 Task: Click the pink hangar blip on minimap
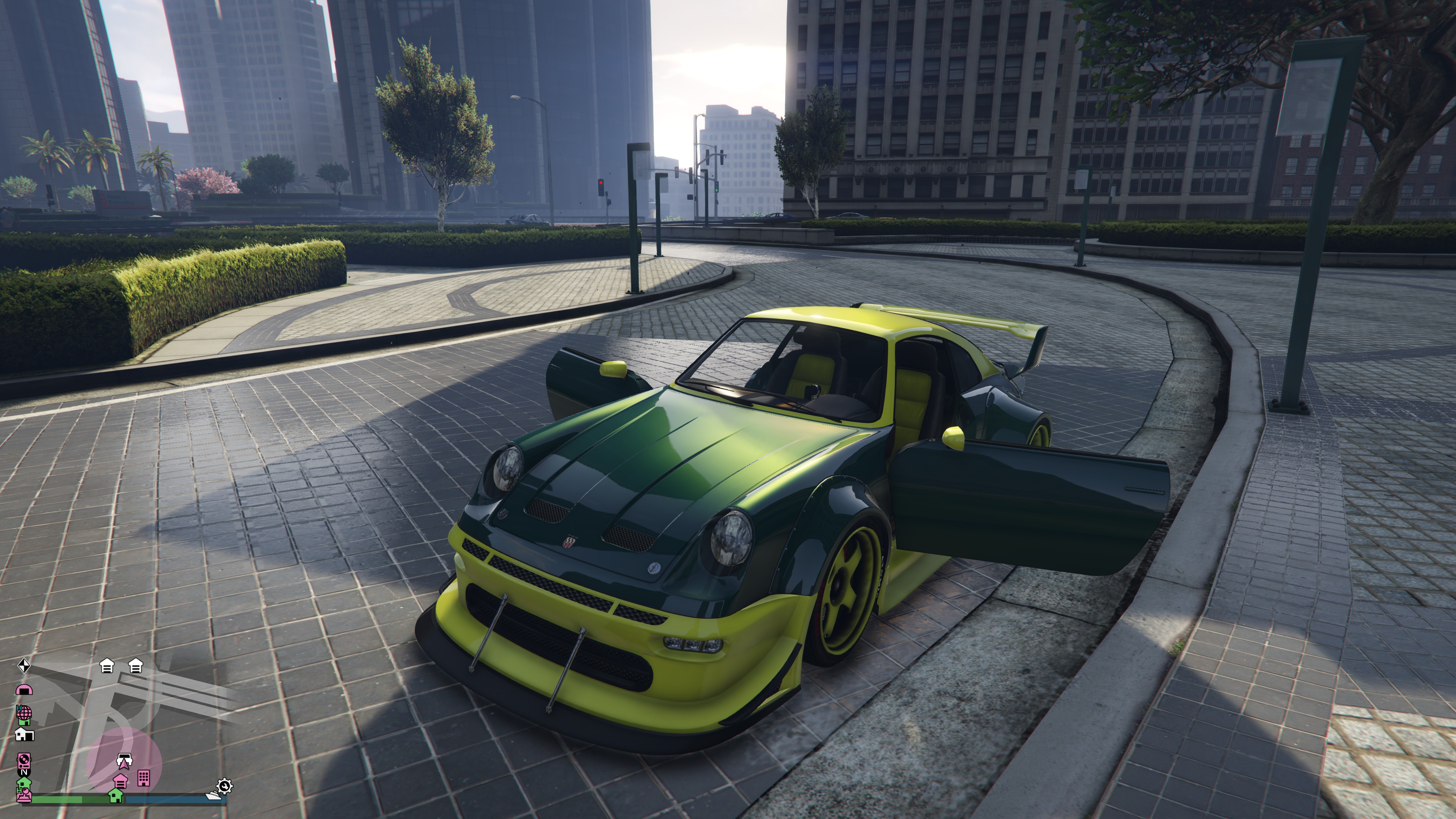24,690
